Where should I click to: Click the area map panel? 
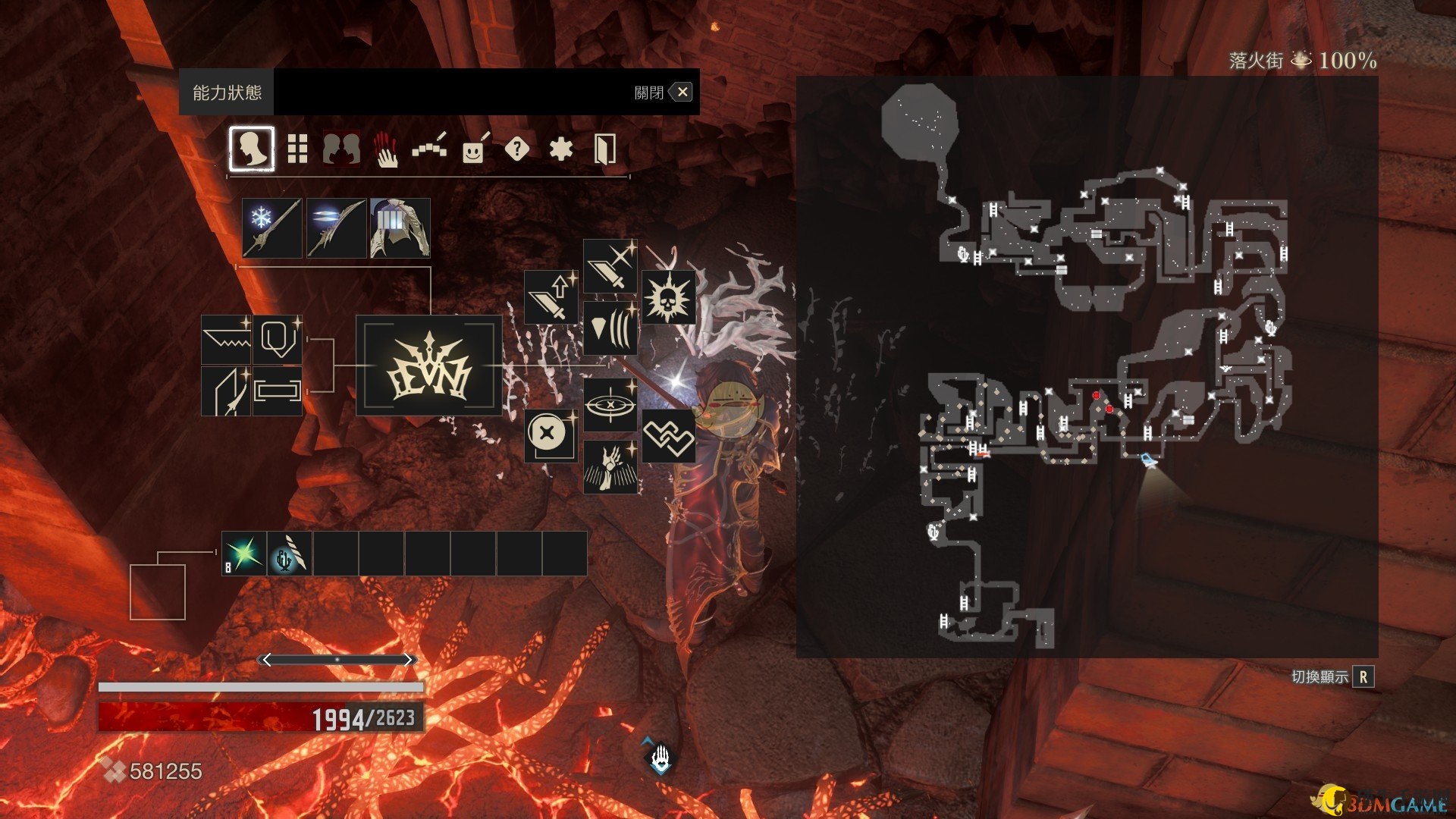coord(1087,366)
